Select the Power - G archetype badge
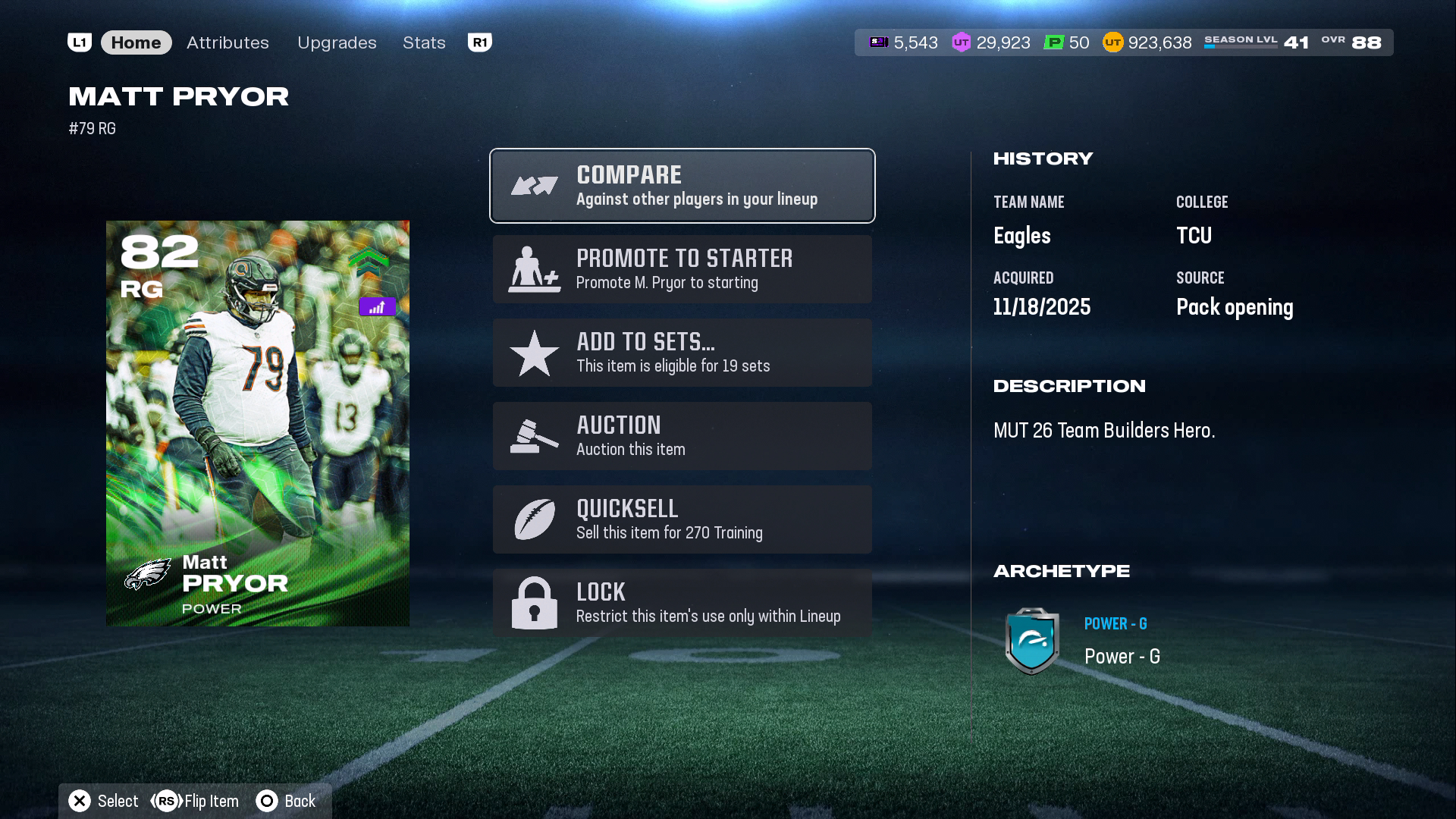Image resolution: width=1456 pixels, height=819 pixels. click(x=1031, y=642)
